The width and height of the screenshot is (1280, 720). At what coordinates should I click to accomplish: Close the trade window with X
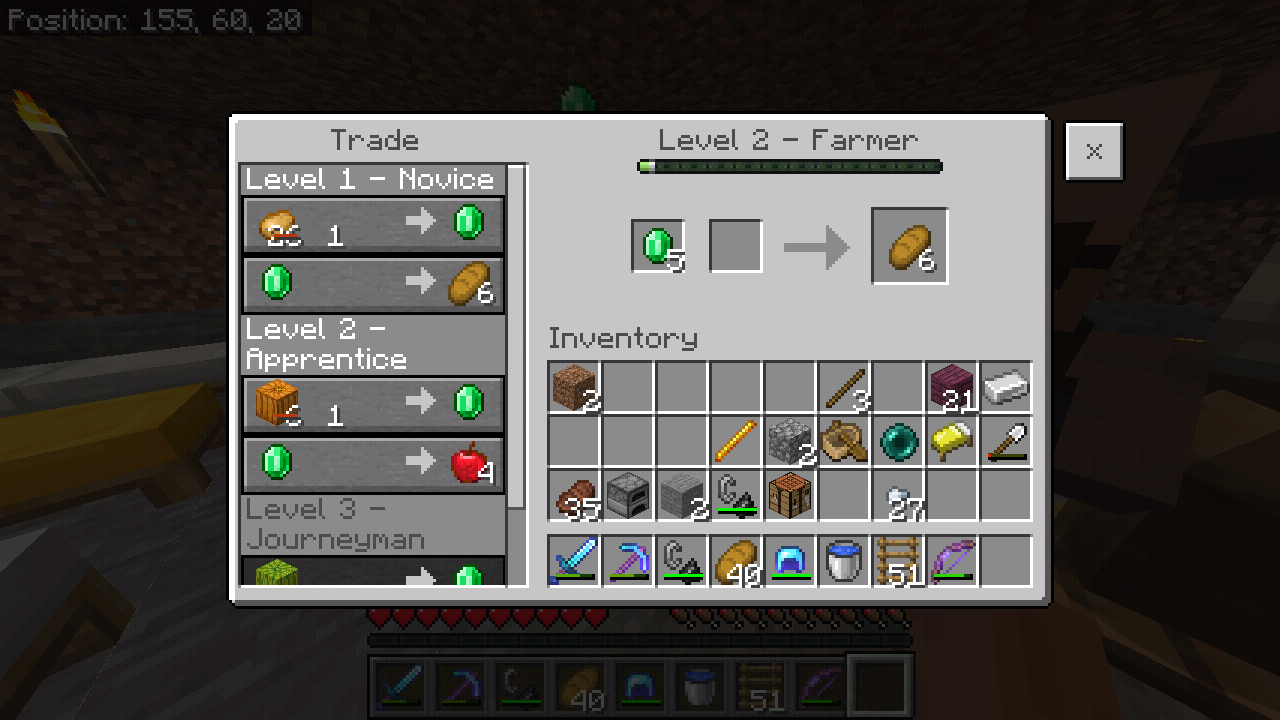(1094, 152)
